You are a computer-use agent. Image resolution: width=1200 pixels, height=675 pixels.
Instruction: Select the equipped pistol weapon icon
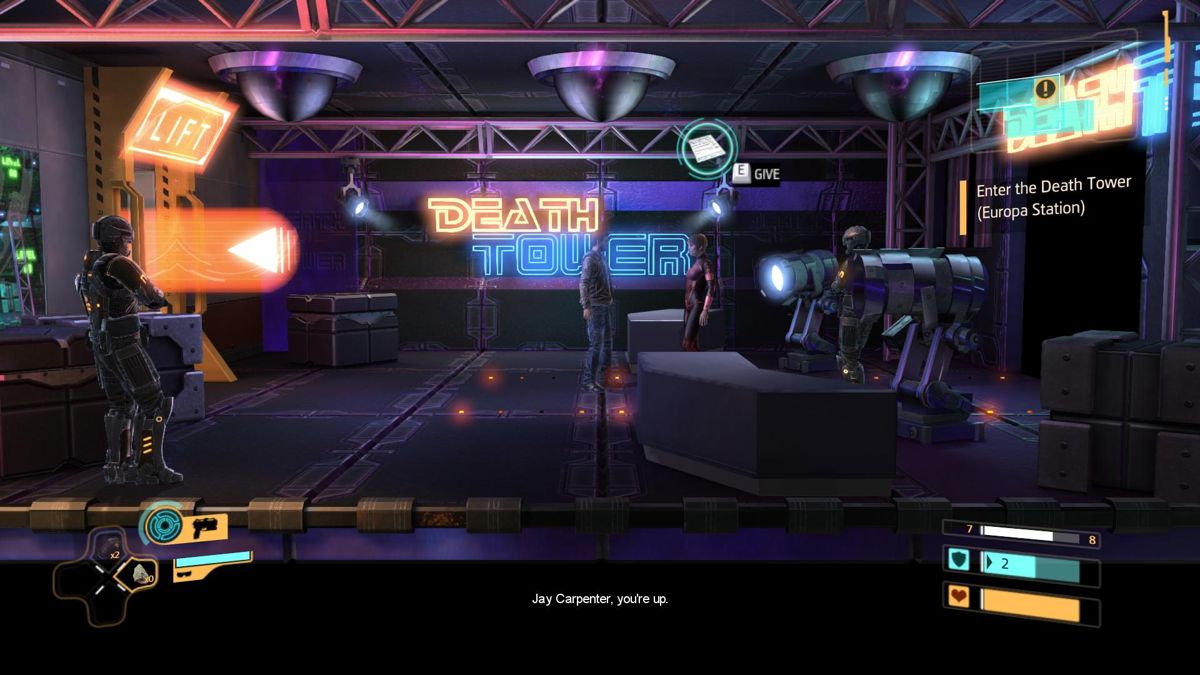click(206, 528)
